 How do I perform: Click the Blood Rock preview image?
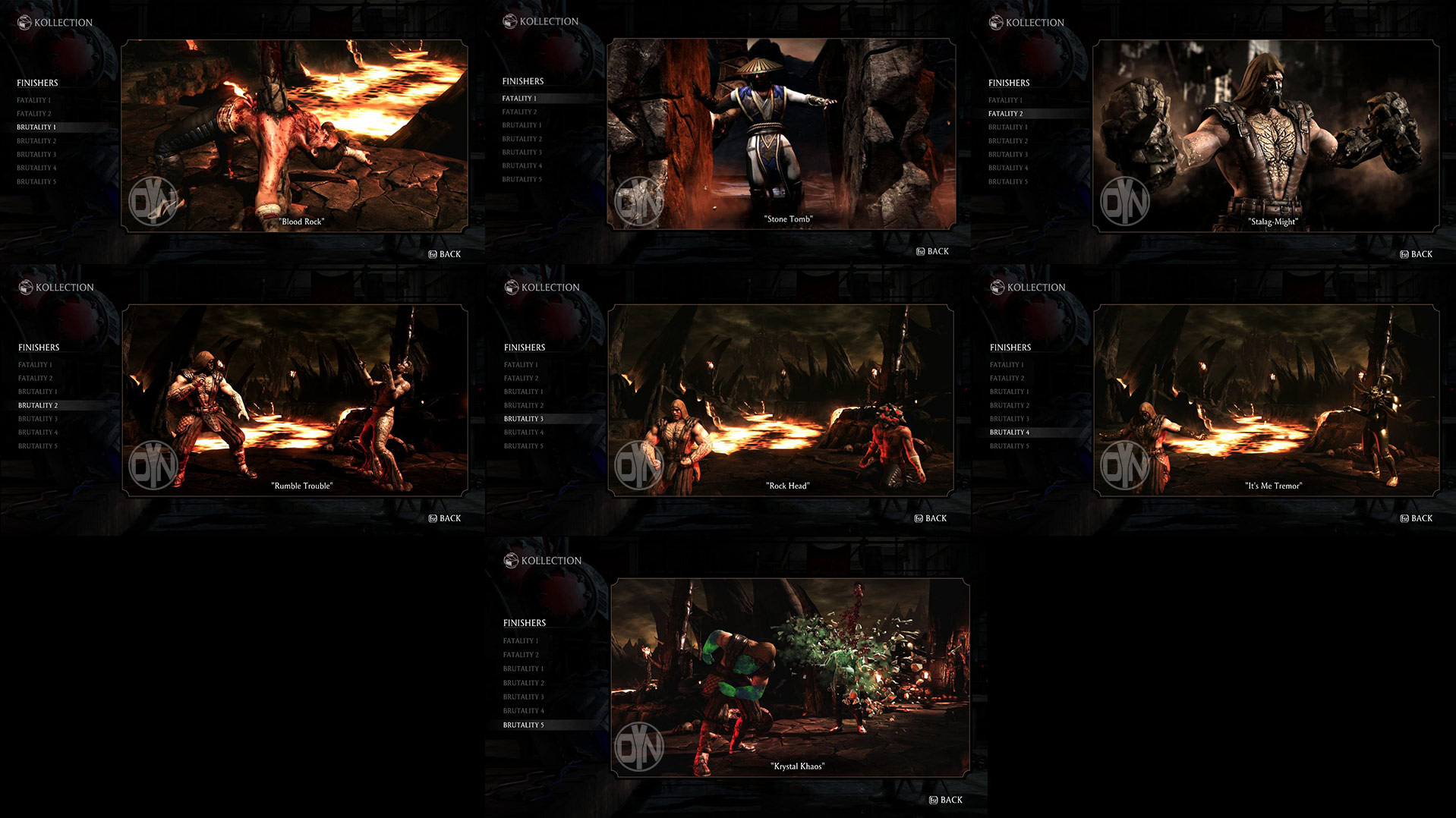[x=295, y=134]
